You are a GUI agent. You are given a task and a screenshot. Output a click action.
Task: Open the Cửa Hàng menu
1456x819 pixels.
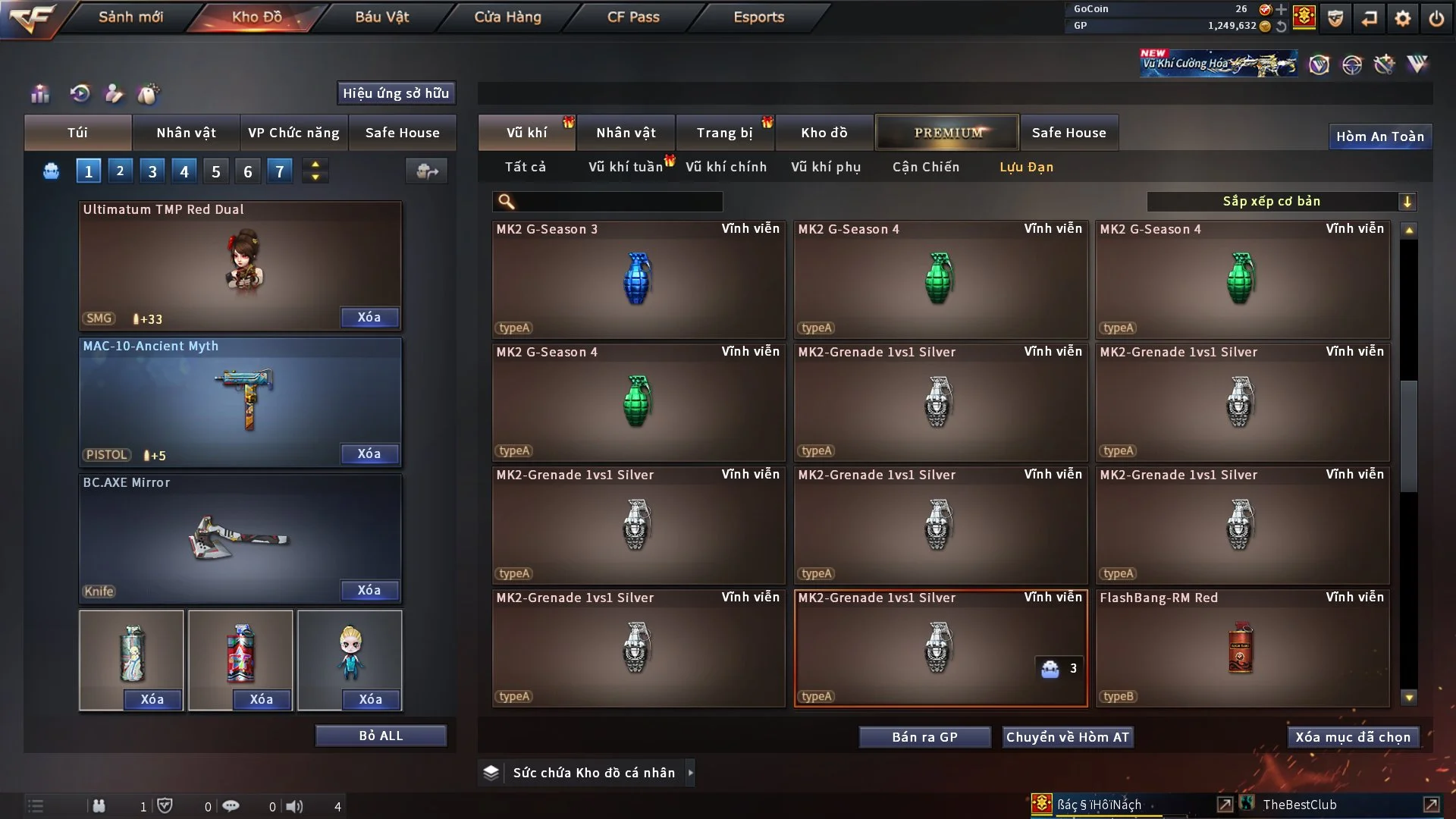(507, 17)
